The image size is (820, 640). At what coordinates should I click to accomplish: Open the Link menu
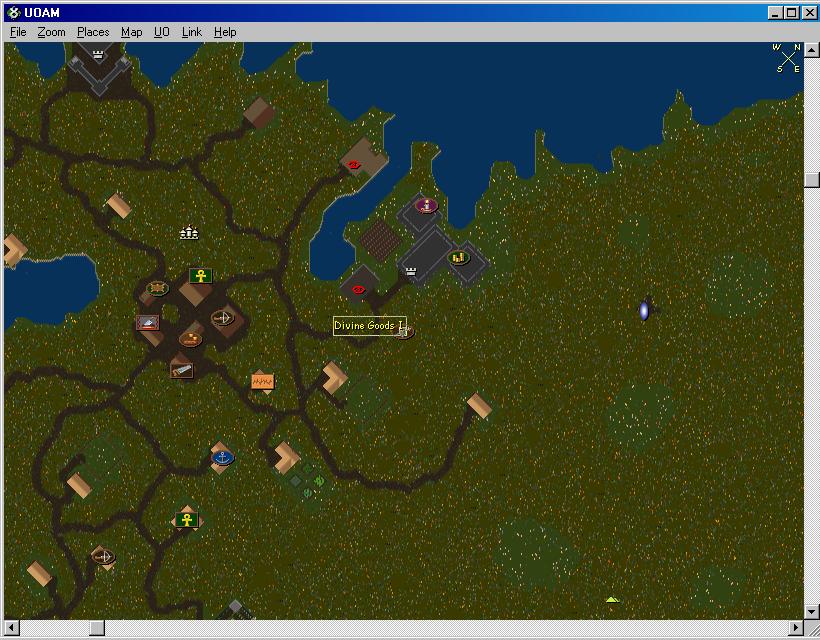(192, 32)
